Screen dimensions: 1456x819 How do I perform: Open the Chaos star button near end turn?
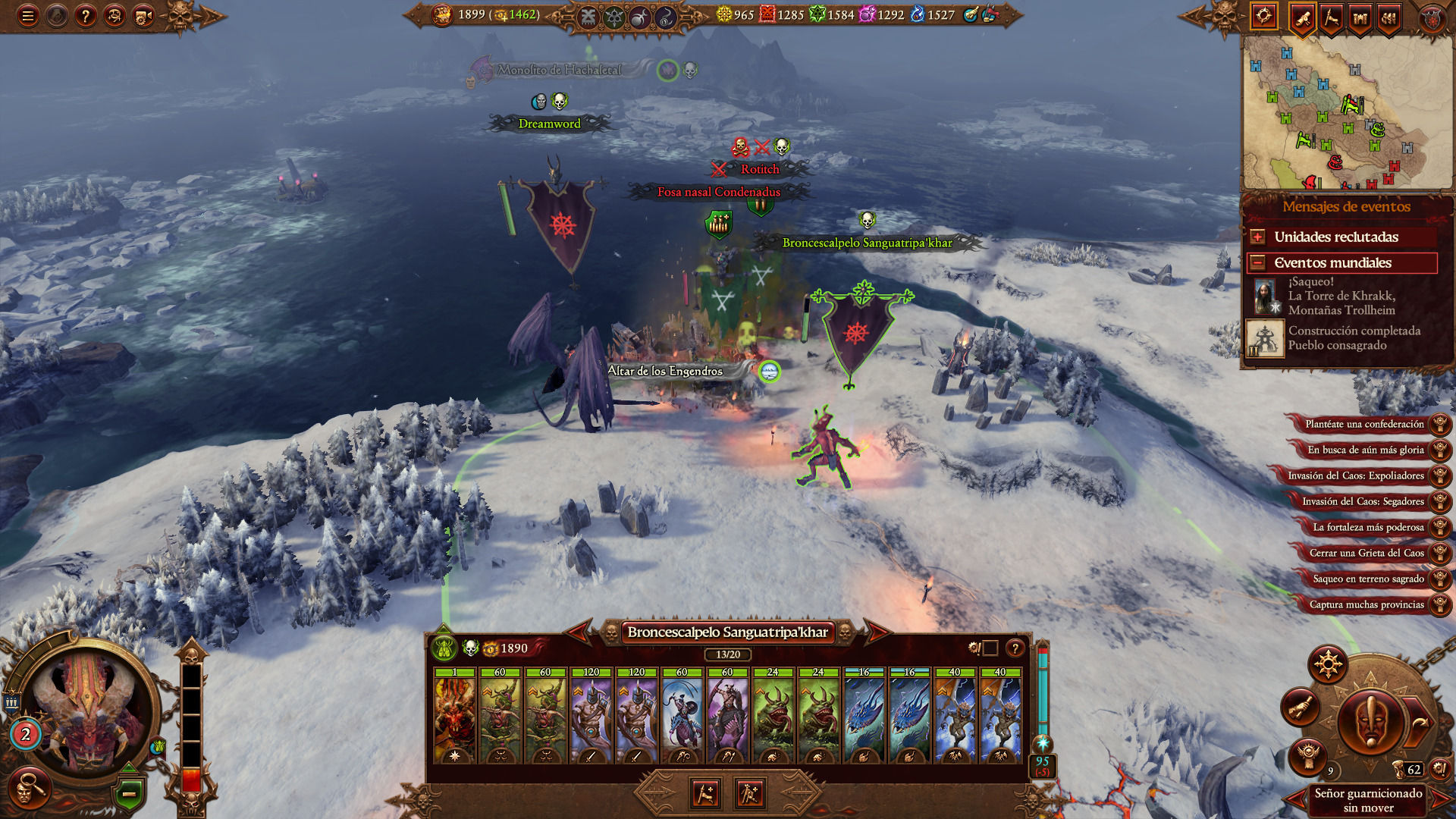(x=1328, y=666)
